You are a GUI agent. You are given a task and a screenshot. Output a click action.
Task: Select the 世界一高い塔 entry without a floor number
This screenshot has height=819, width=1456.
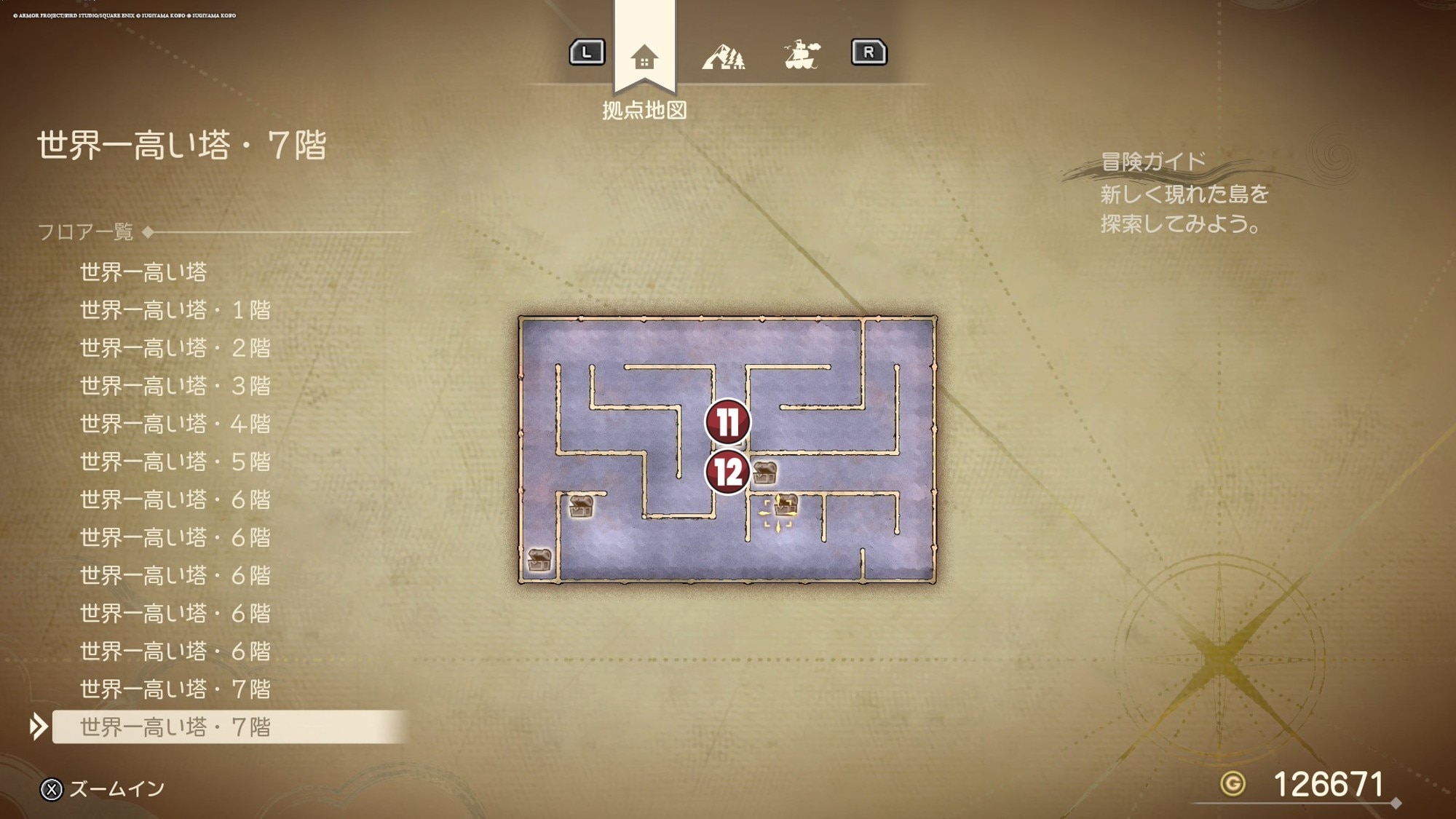143,272
